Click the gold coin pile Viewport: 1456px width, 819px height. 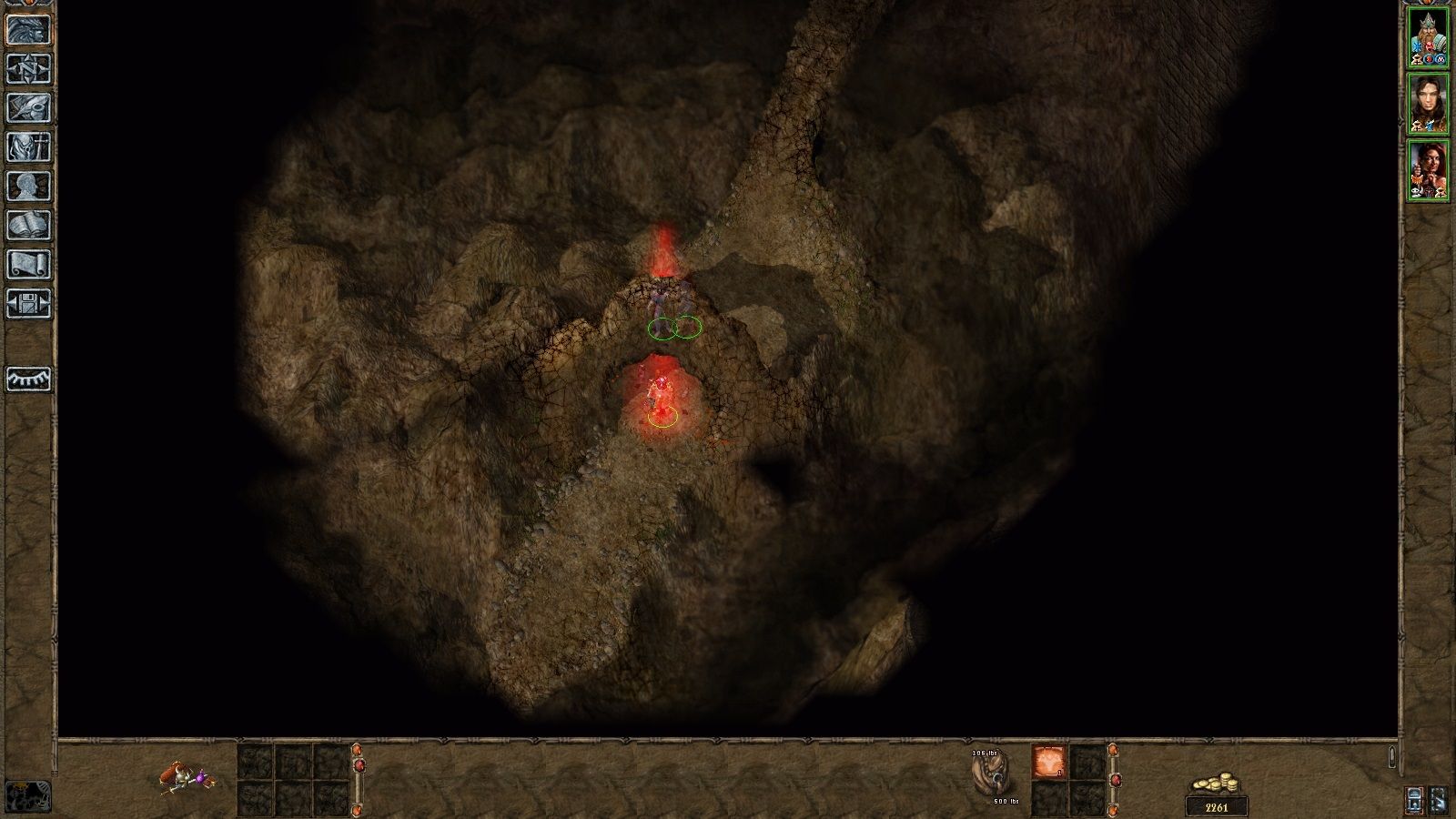[x=1217, y=784]
